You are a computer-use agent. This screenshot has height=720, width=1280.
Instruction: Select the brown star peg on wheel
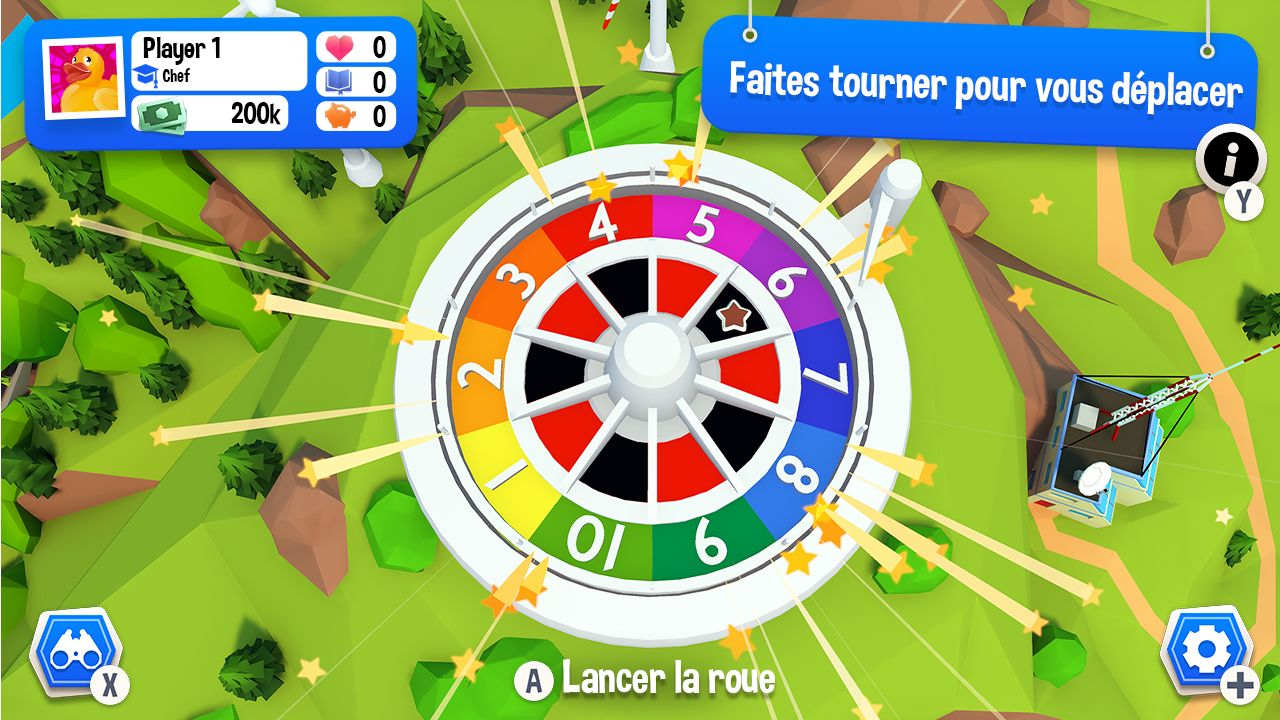(x=733, y=315)
